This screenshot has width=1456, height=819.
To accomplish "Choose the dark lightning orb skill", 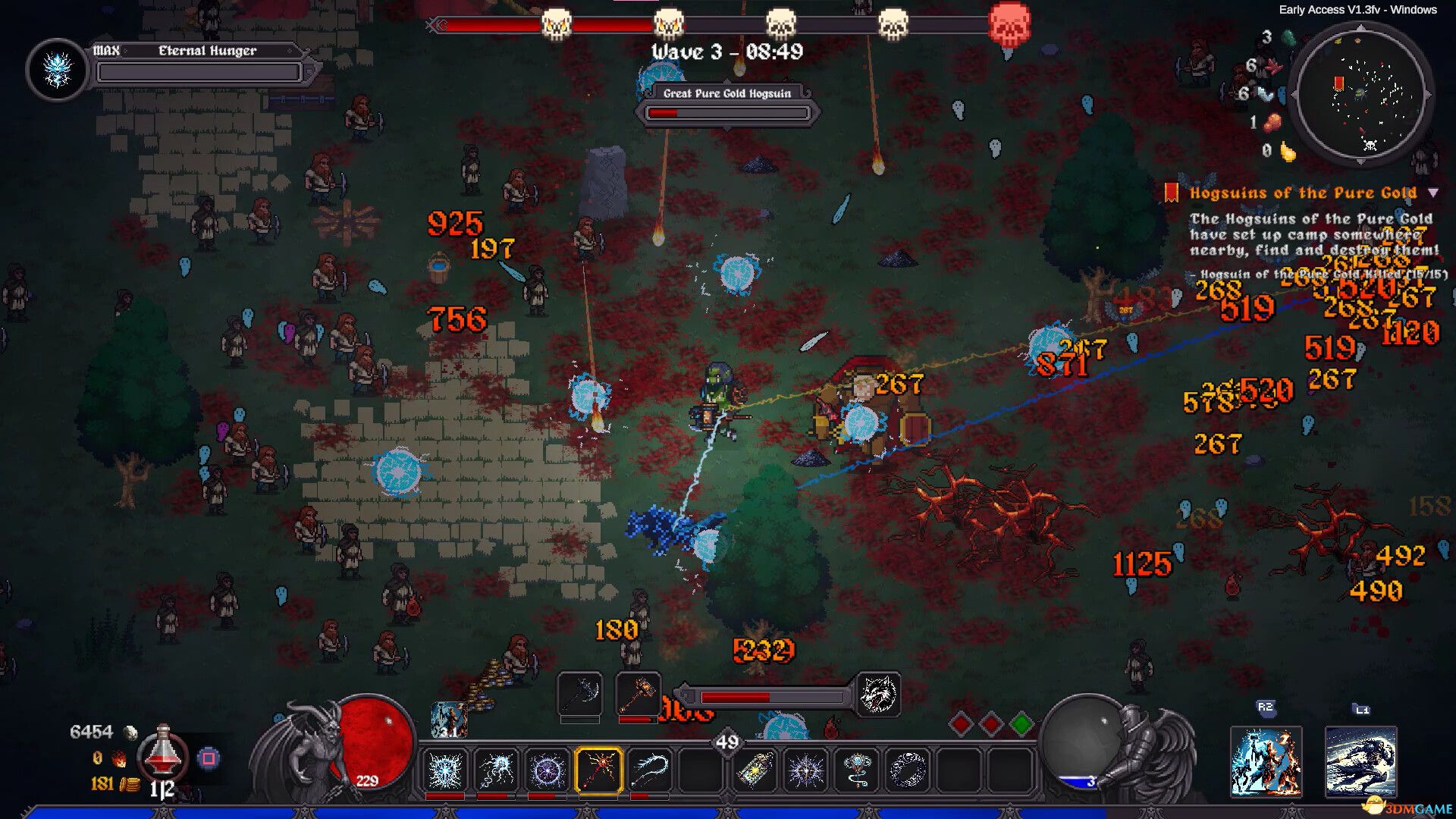I will [548, 770].
